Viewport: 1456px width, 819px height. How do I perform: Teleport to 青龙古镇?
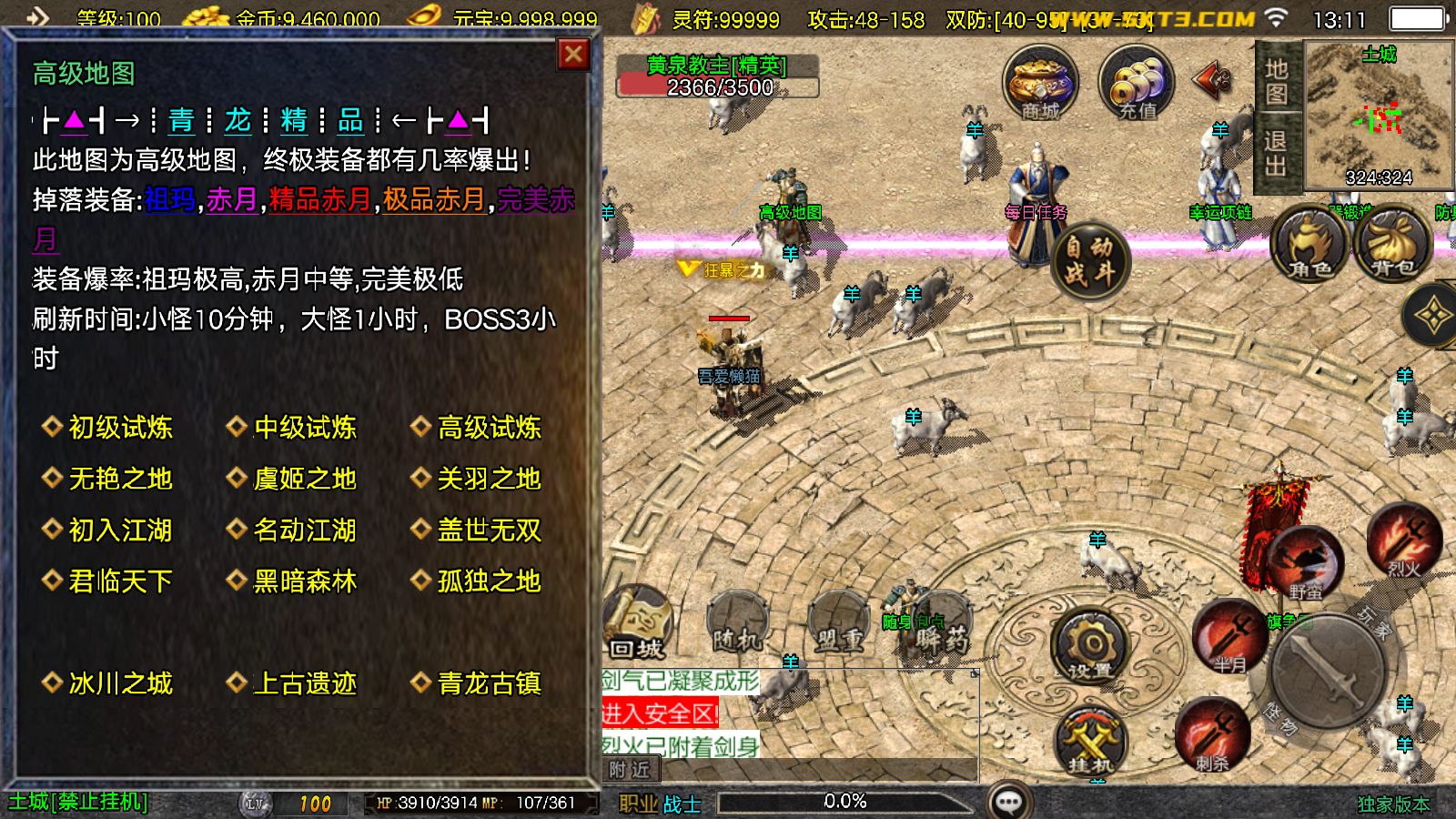488,683
